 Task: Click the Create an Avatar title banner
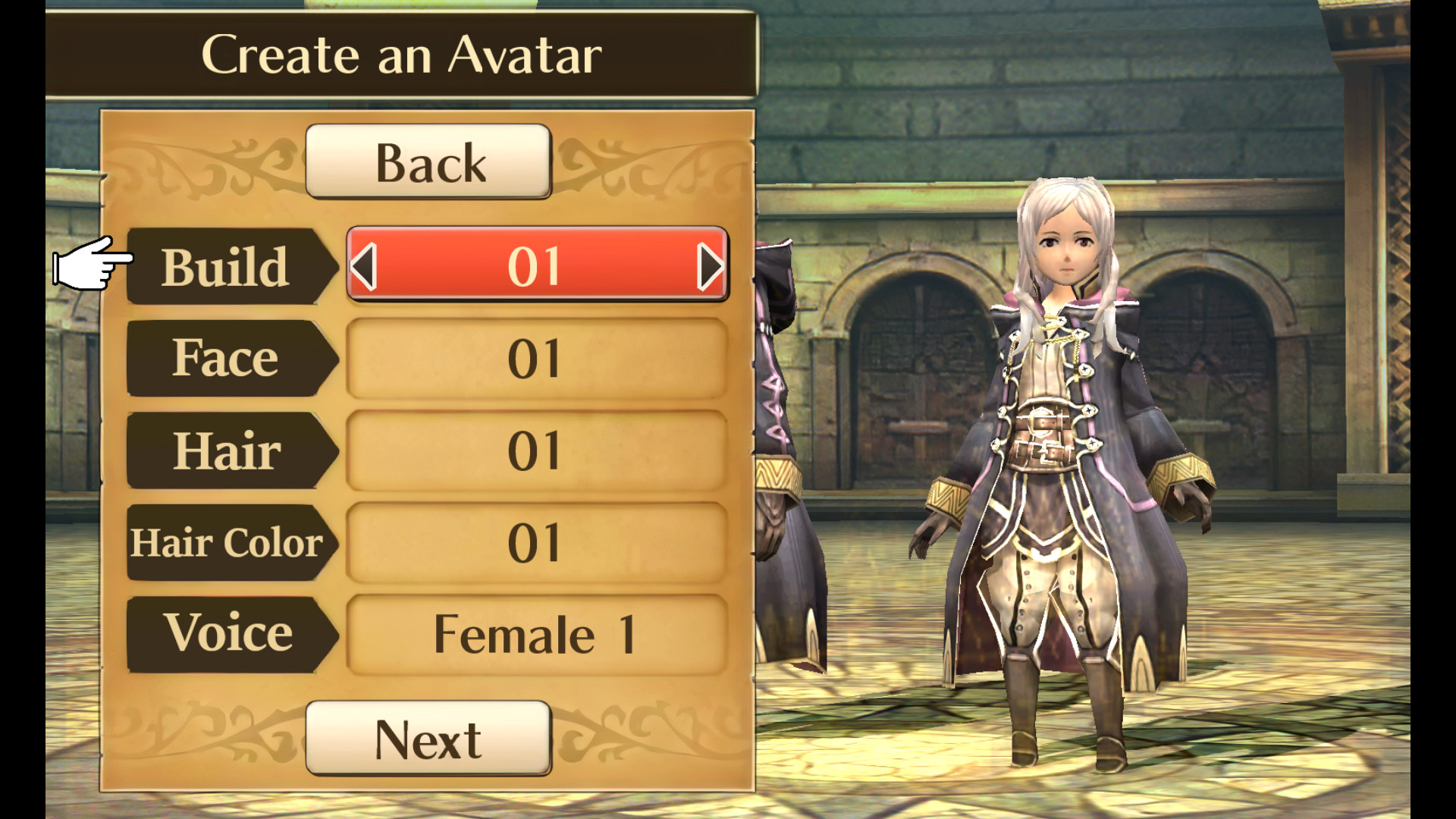click(402, 53)
